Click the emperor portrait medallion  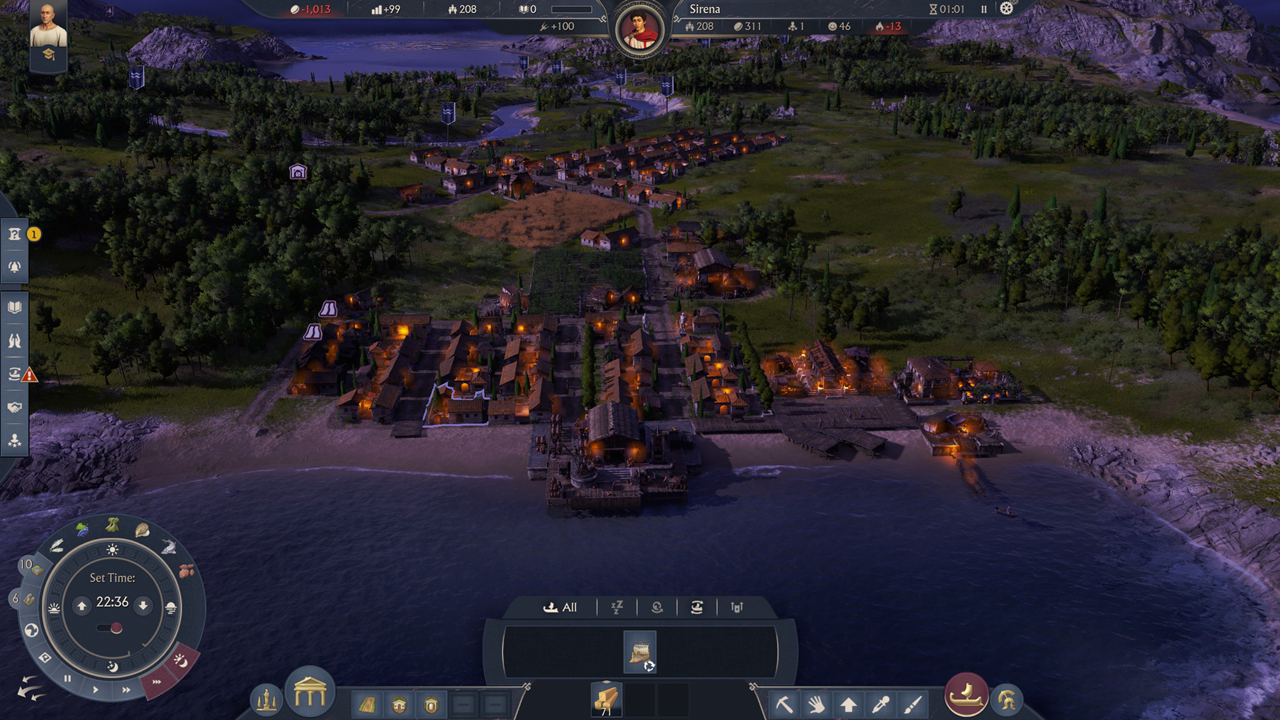click(639, 28)
